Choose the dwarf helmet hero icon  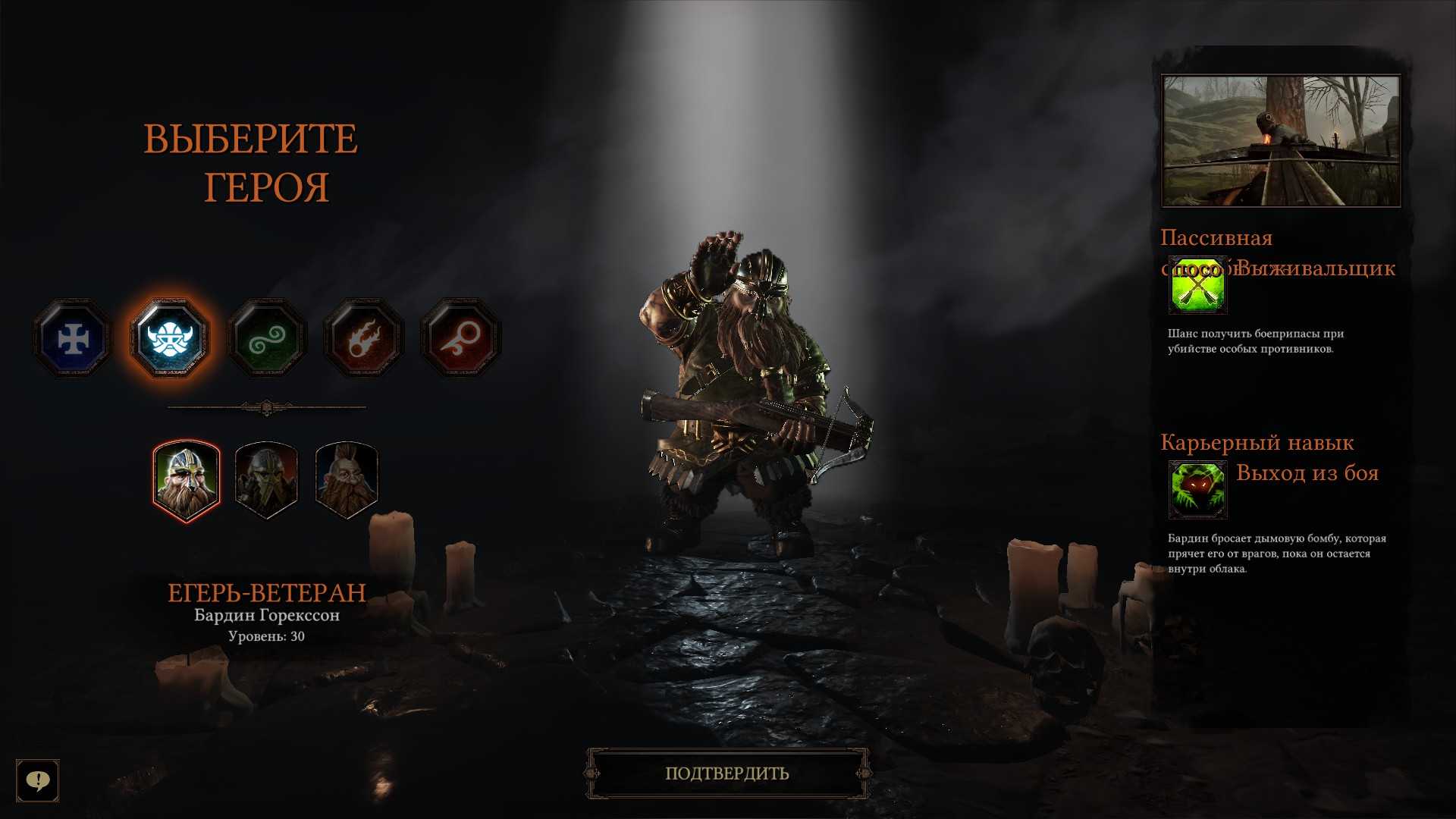(170, 338)
